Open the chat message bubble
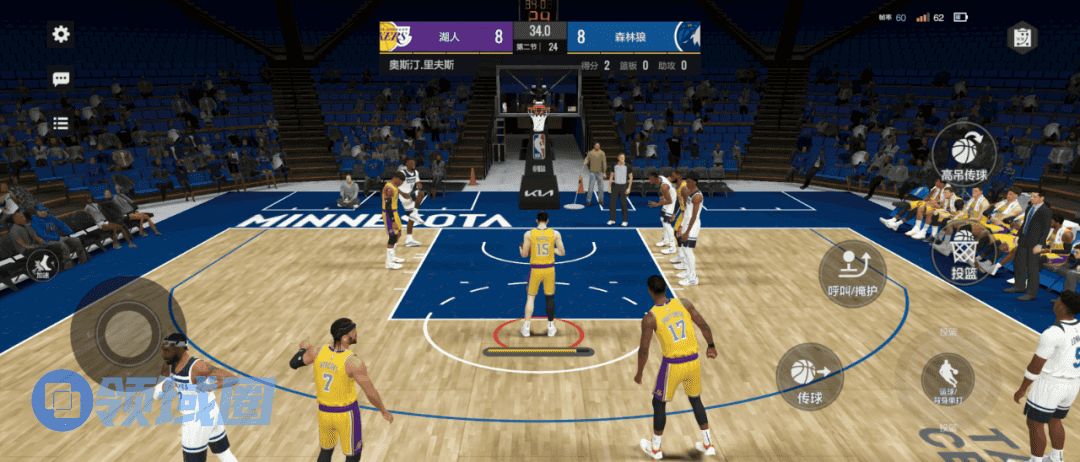1080x462 pixels. [61, 79]
